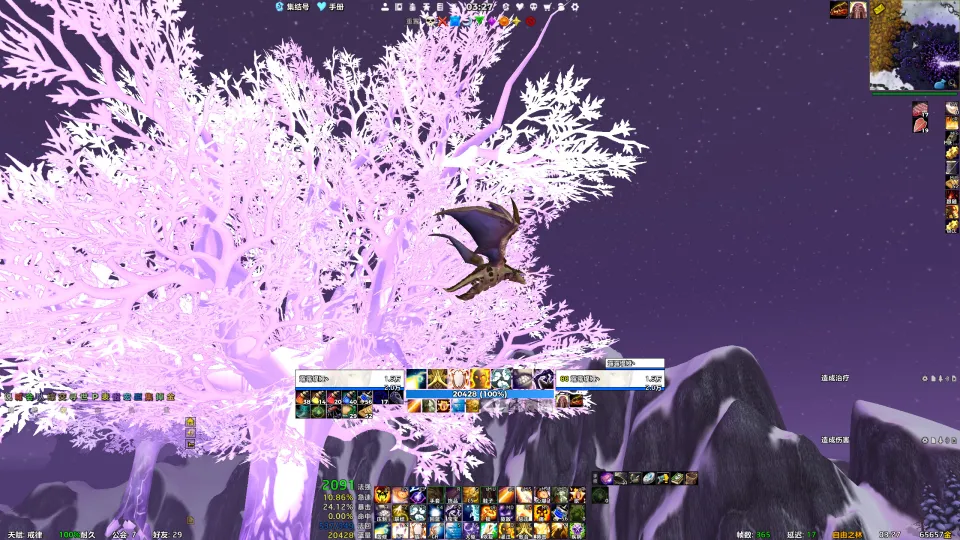Select the blue square raid marker
This screenshot has height=540, width=960.
455,21
